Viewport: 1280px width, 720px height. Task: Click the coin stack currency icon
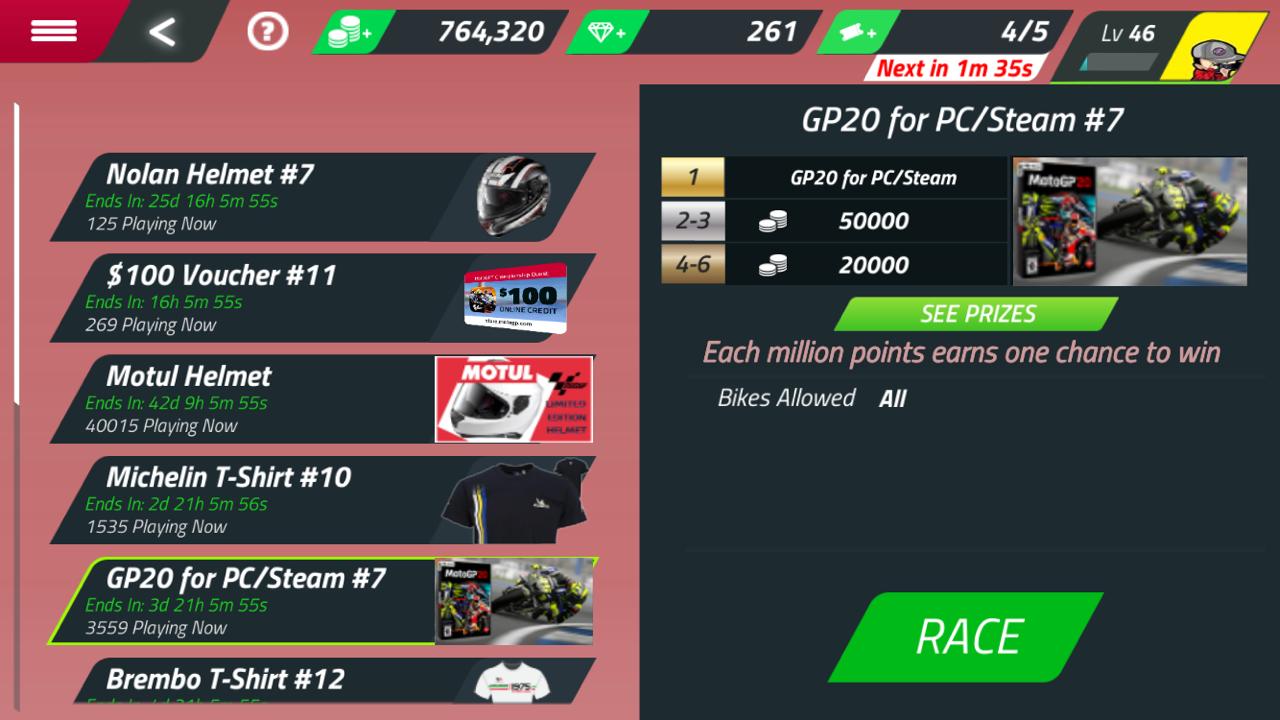[341, 30]
